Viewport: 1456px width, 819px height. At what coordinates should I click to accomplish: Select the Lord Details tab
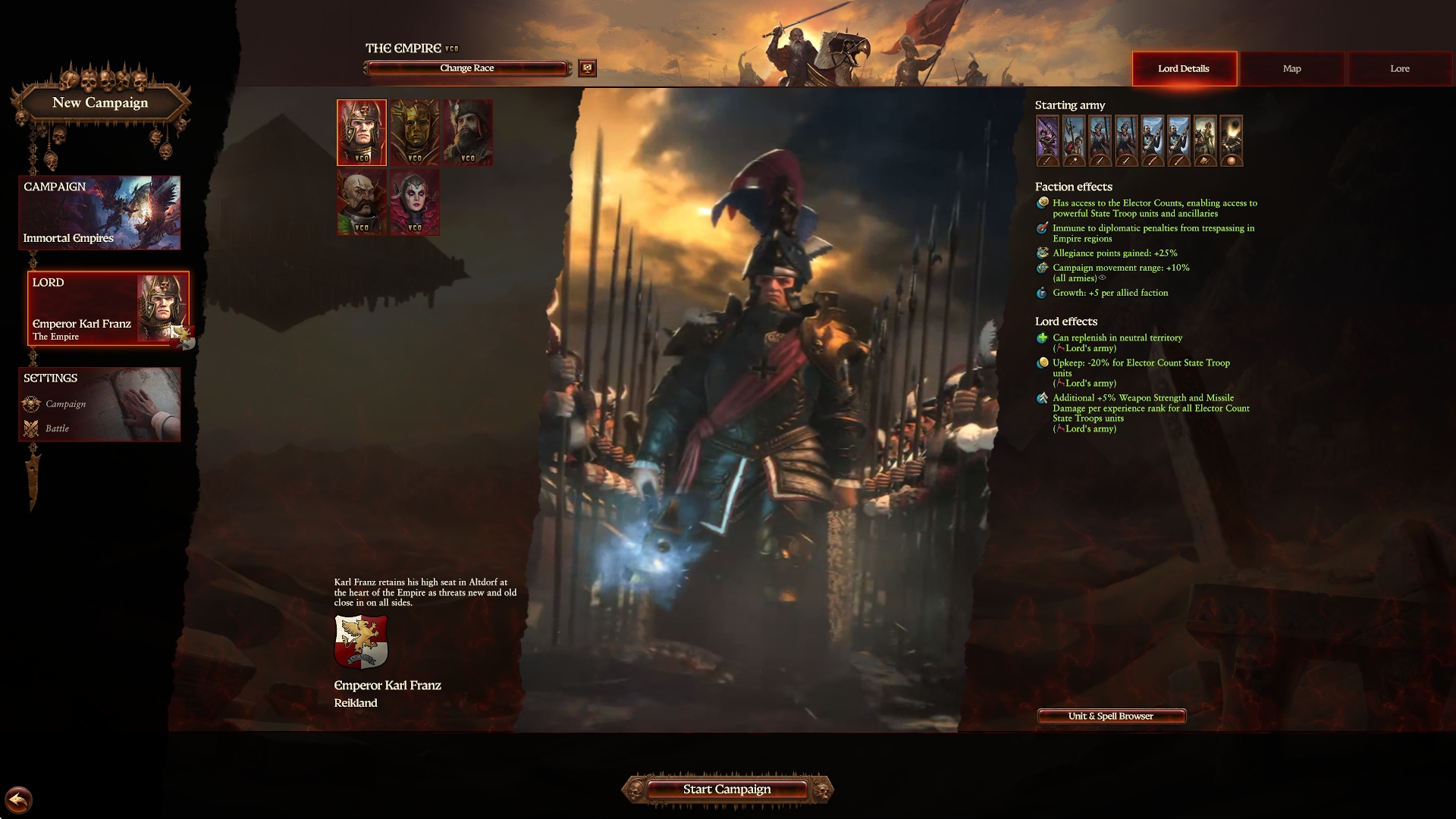pyautogui.click(x=1184, y=68)
